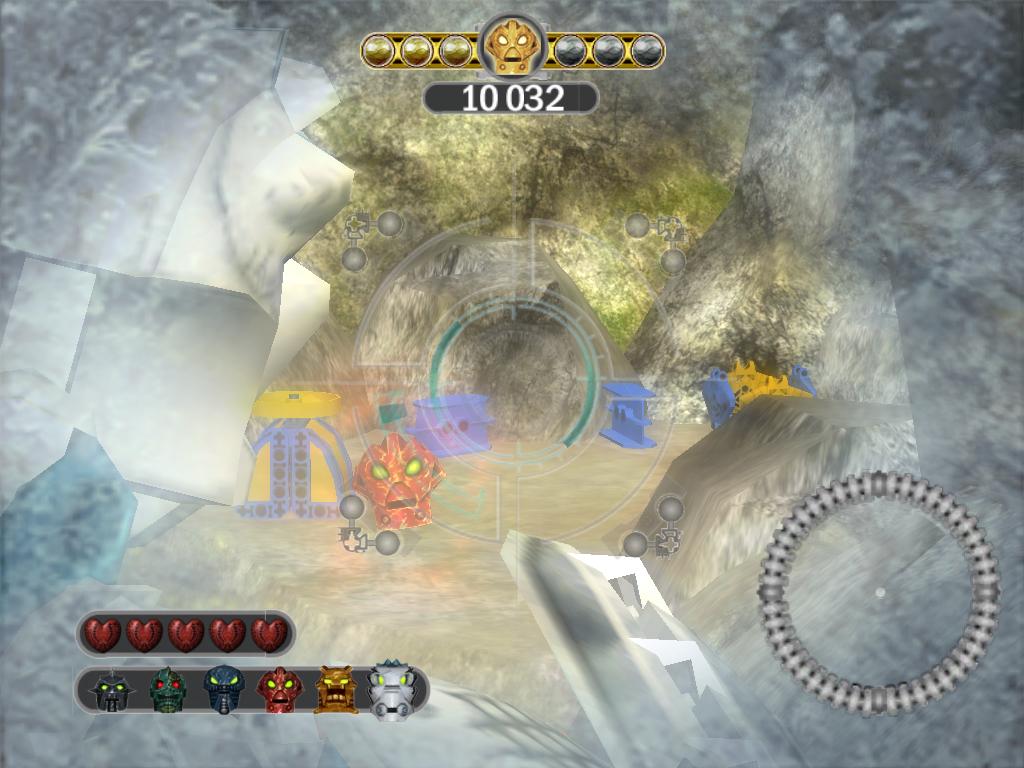Viewport: 1024px width, 768px height.
Task: Select the black Toa mask icon
Action: click(x=112, y=690)
